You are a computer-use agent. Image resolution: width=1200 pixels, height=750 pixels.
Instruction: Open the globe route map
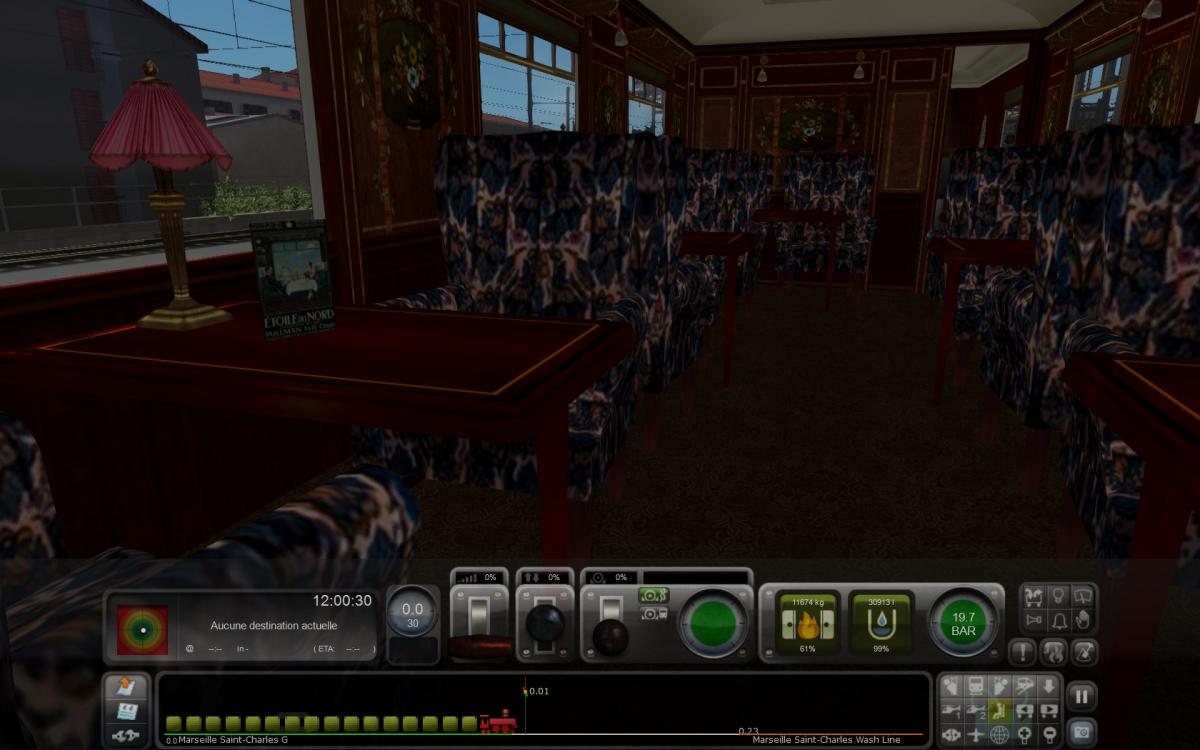click(1000, 735)
